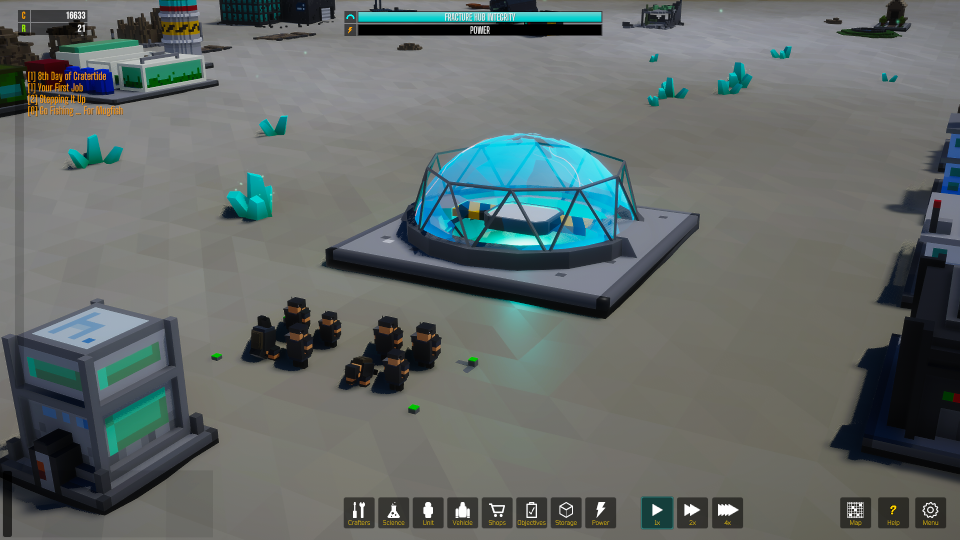Open the Crafters panel
This screenshot has height=540, width=960.
(x=359, y=513)
